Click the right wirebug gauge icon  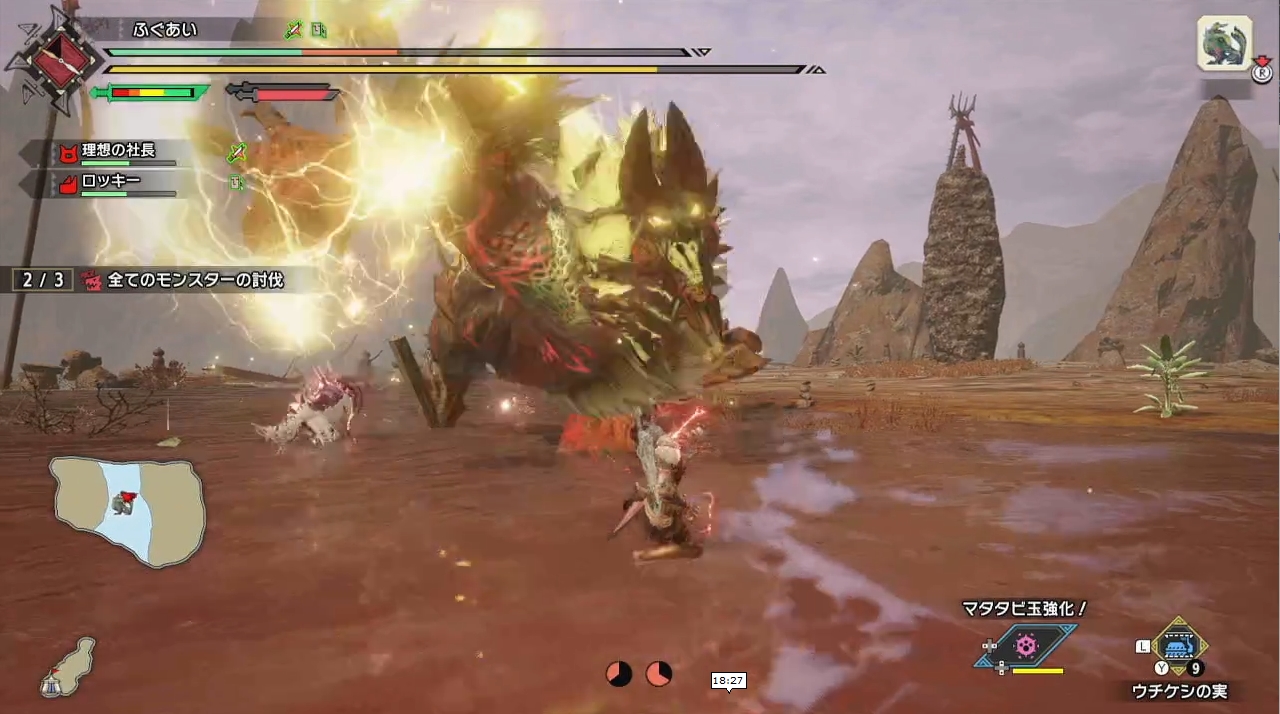pyautogui.click(x=658, y=674)
